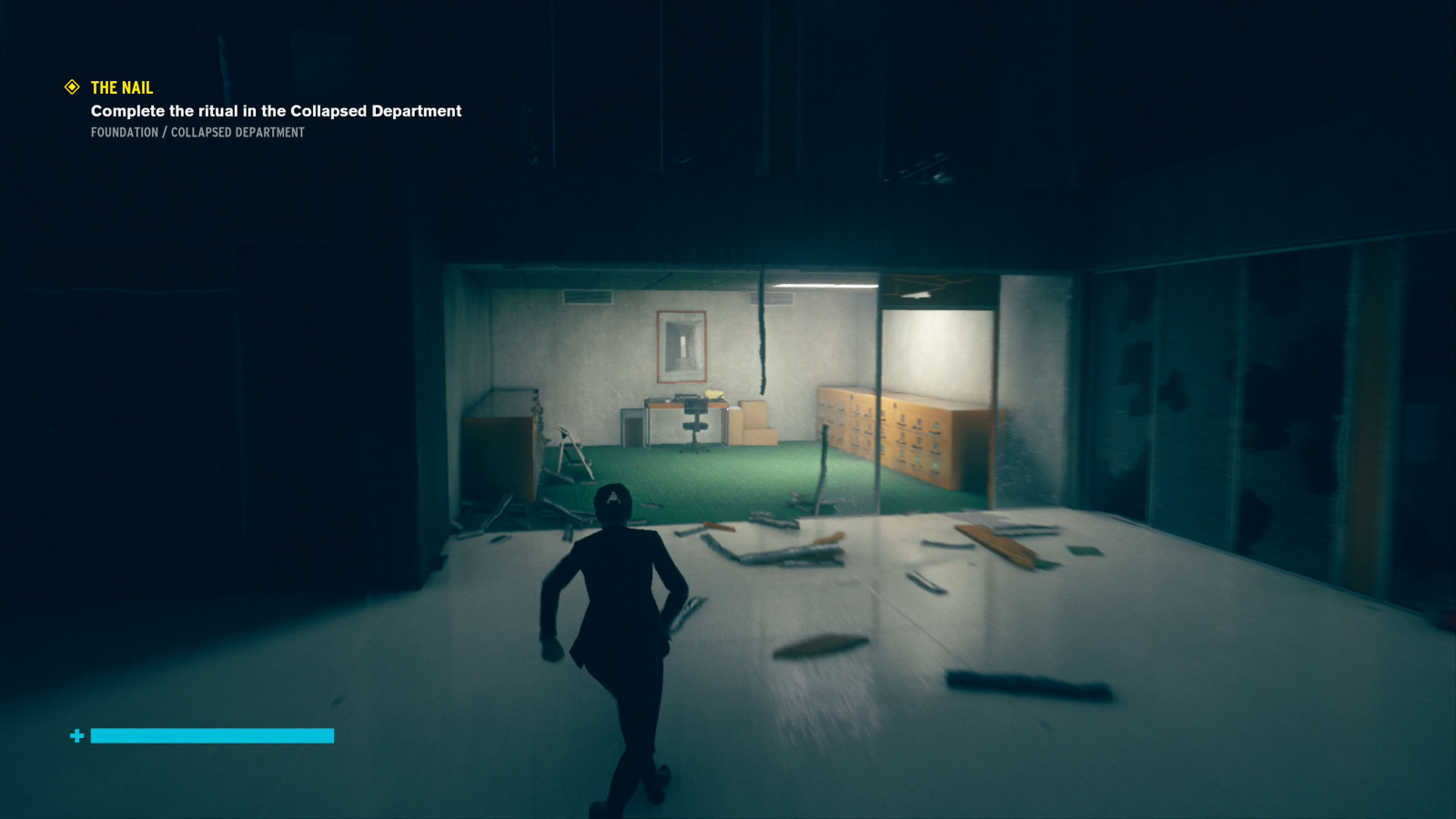The width and height of the screenshot is (1456, 819).
Task: Click the yellow quest objective diamond icon
Action: click(x=71, y=87)
